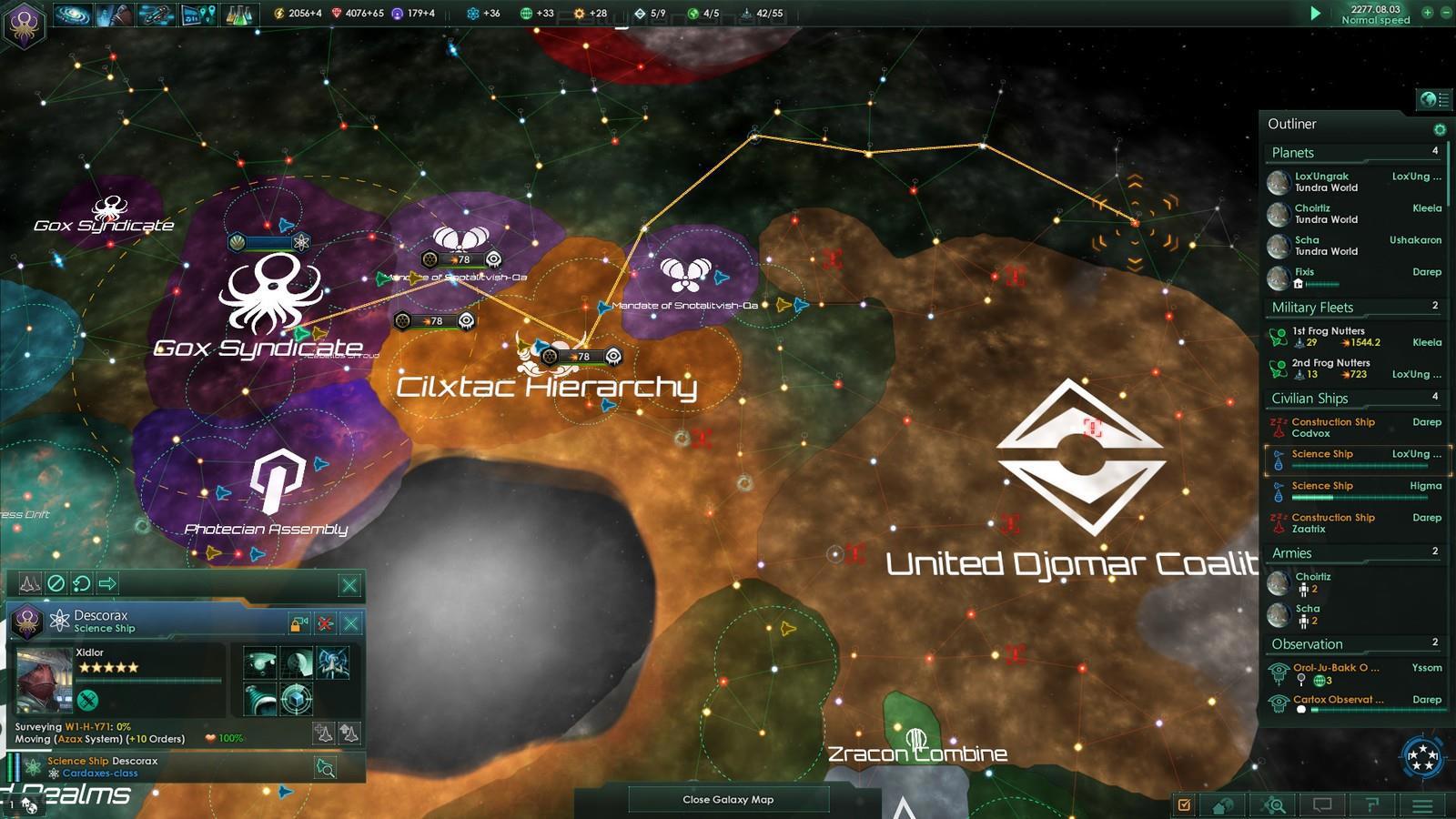Toggle the outliner panel button

coord(1434,98)
